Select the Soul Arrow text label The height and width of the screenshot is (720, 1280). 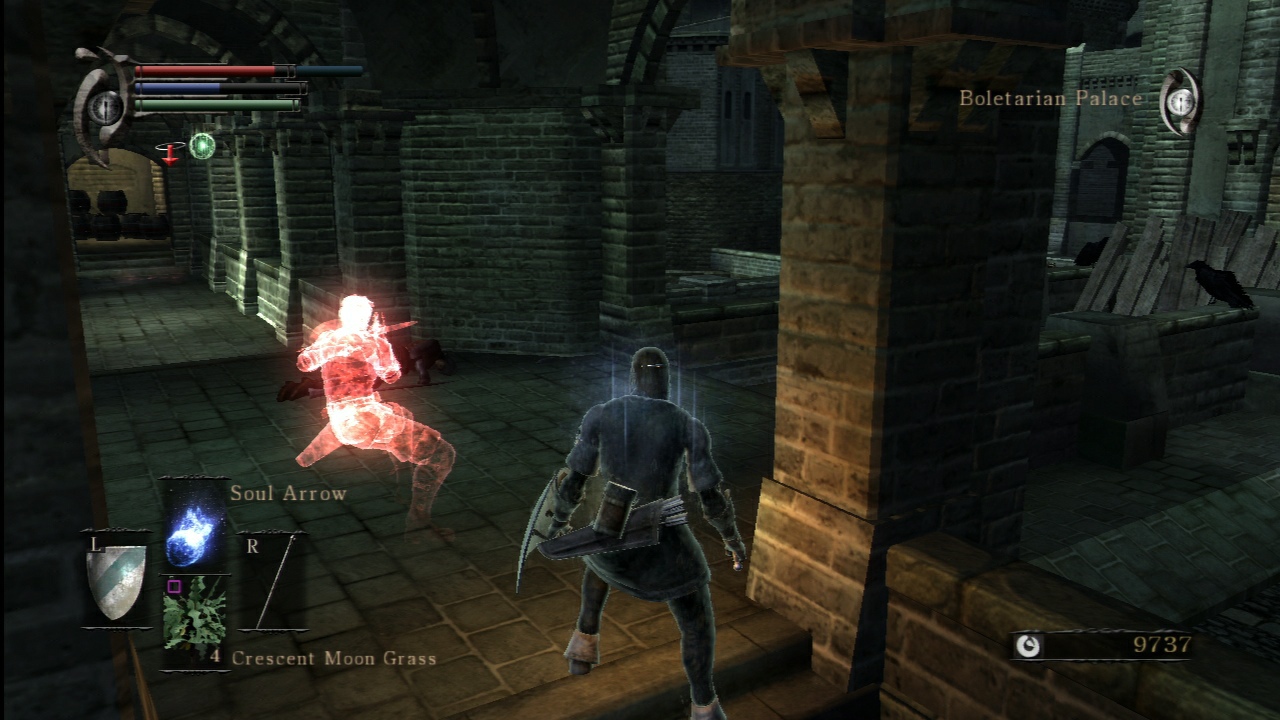pyautogui.click(x=287, y=492)
